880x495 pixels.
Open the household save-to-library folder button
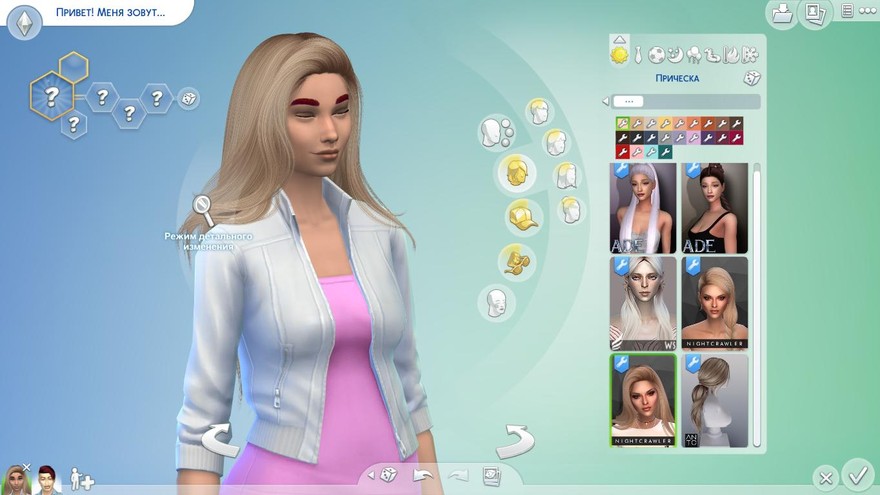(x=783, y=13)
